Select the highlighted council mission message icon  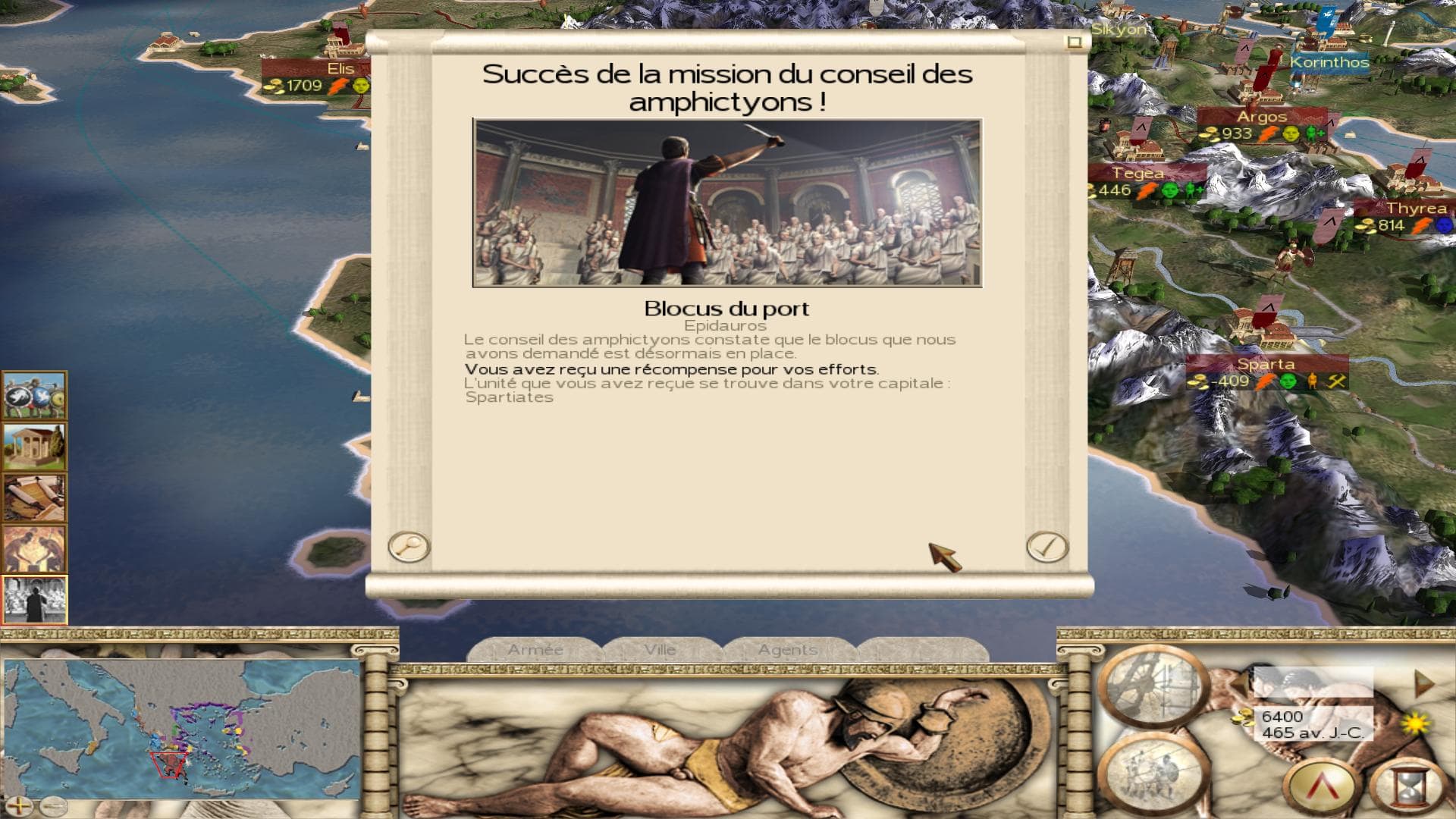pyautogui.click(x=35, y=599)
